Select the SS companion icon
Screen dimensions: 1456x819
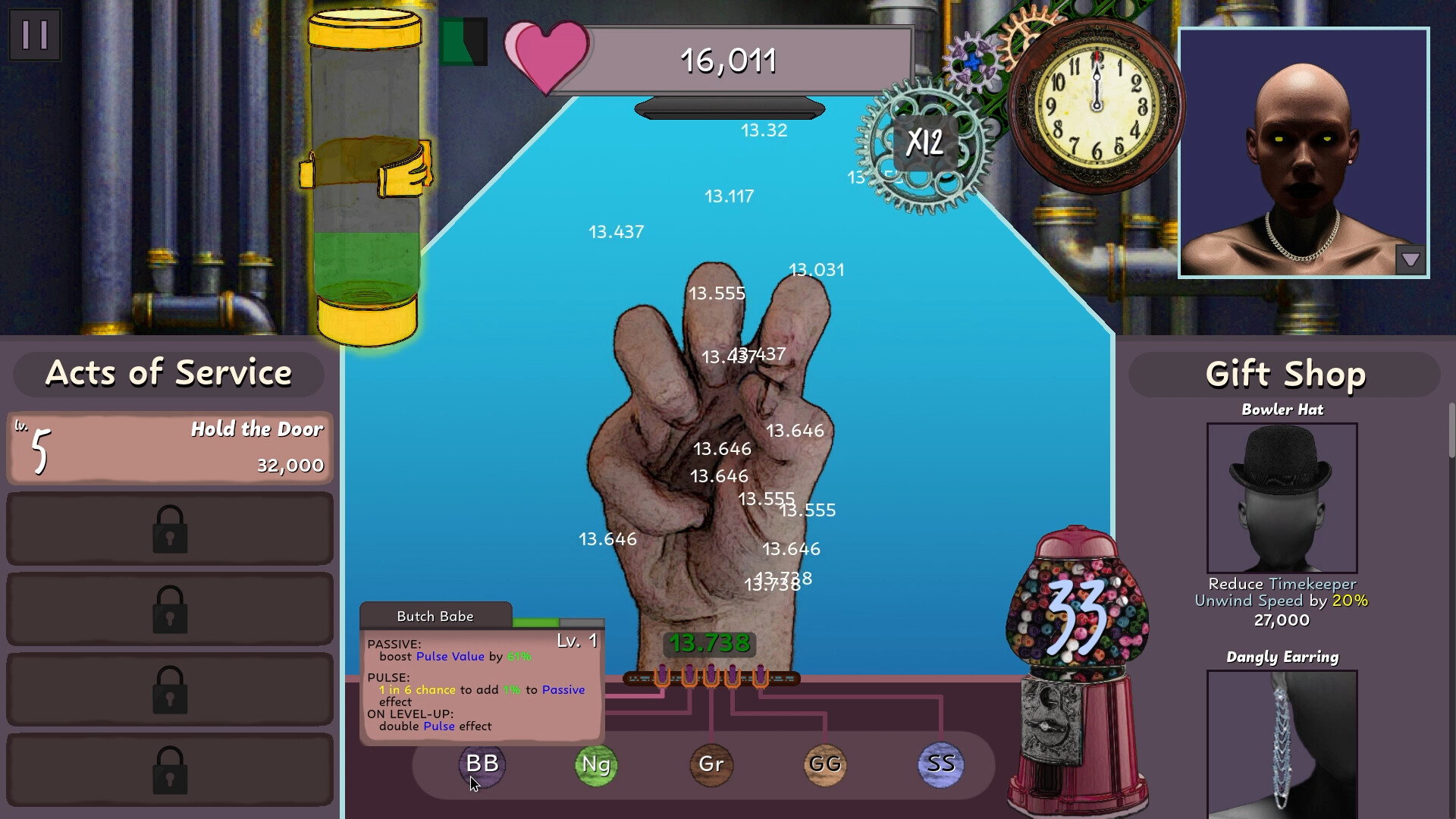[x=940, y=766]
